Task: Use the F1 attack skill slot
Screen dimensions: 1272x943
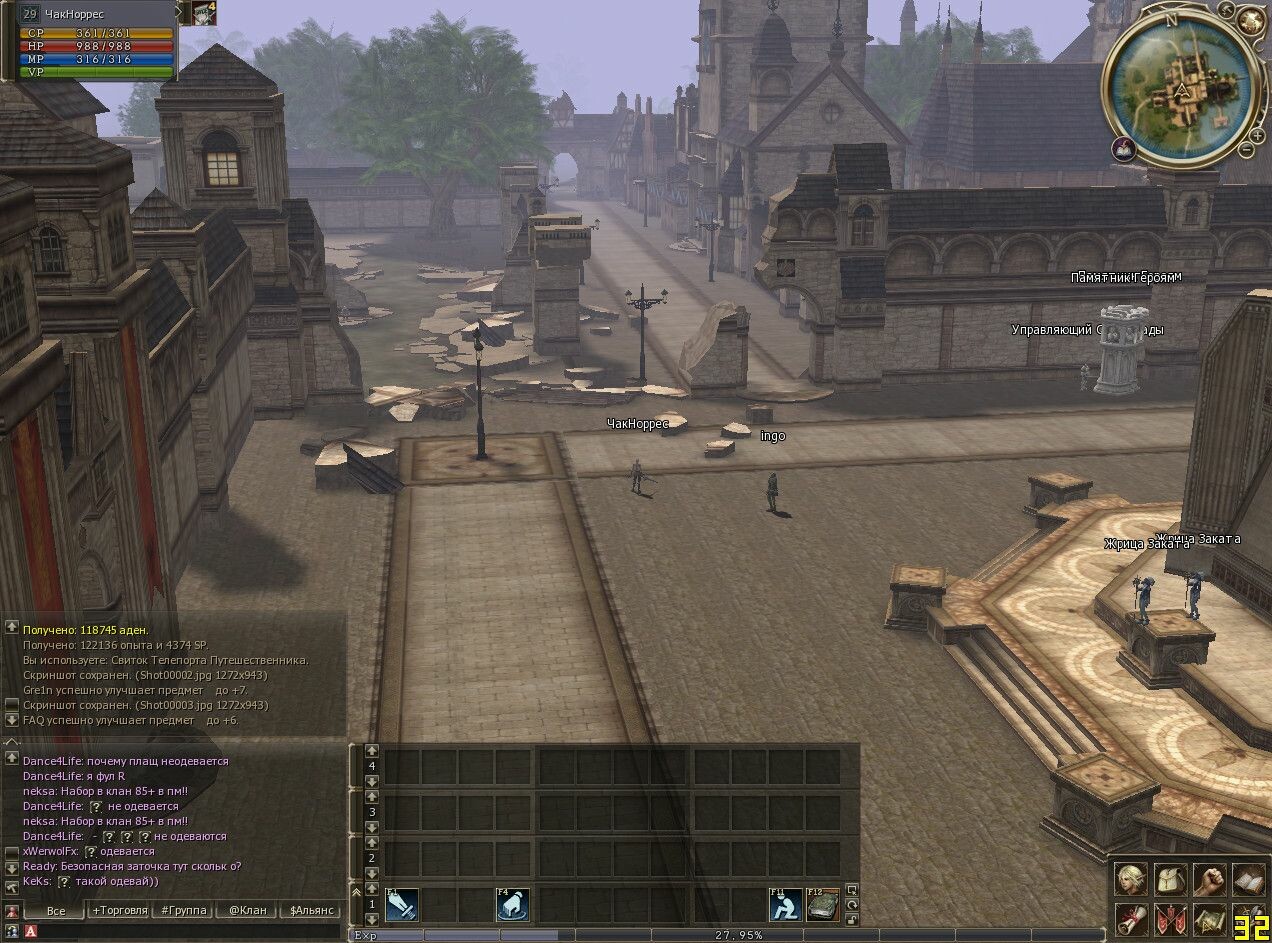Action: [x=401, y=905]
